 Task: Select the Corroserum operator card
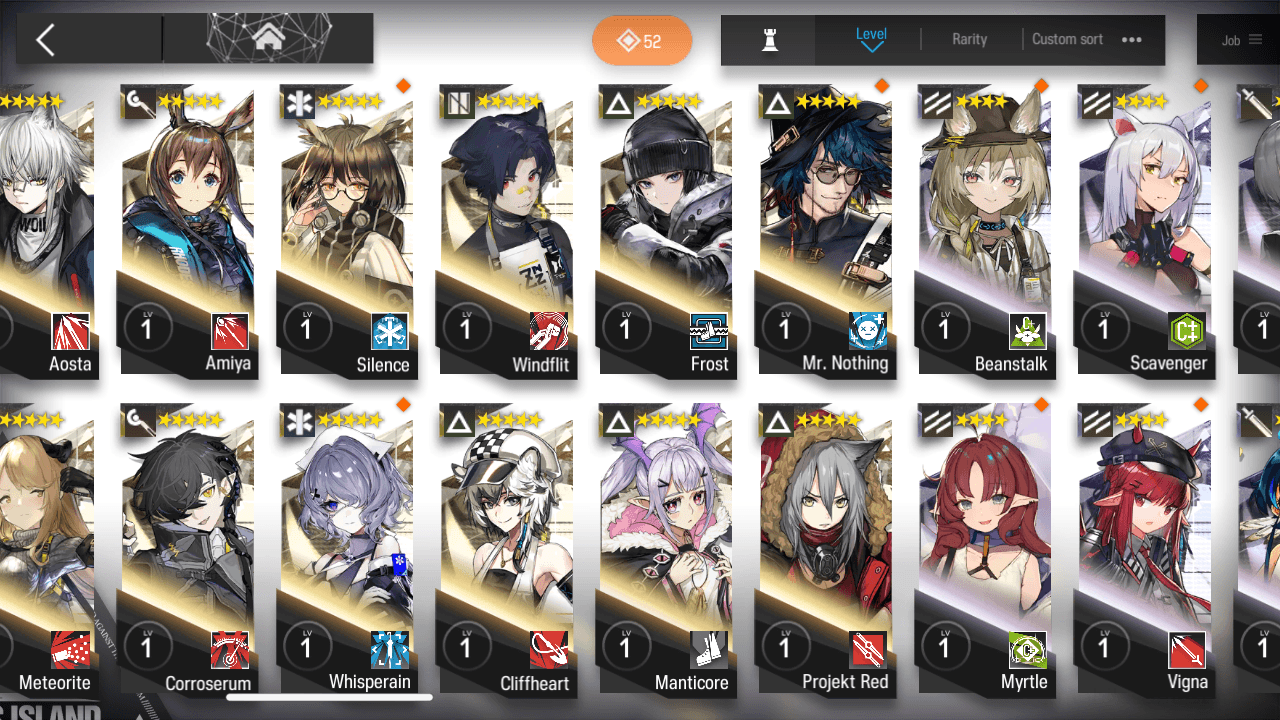pos(188,550)
